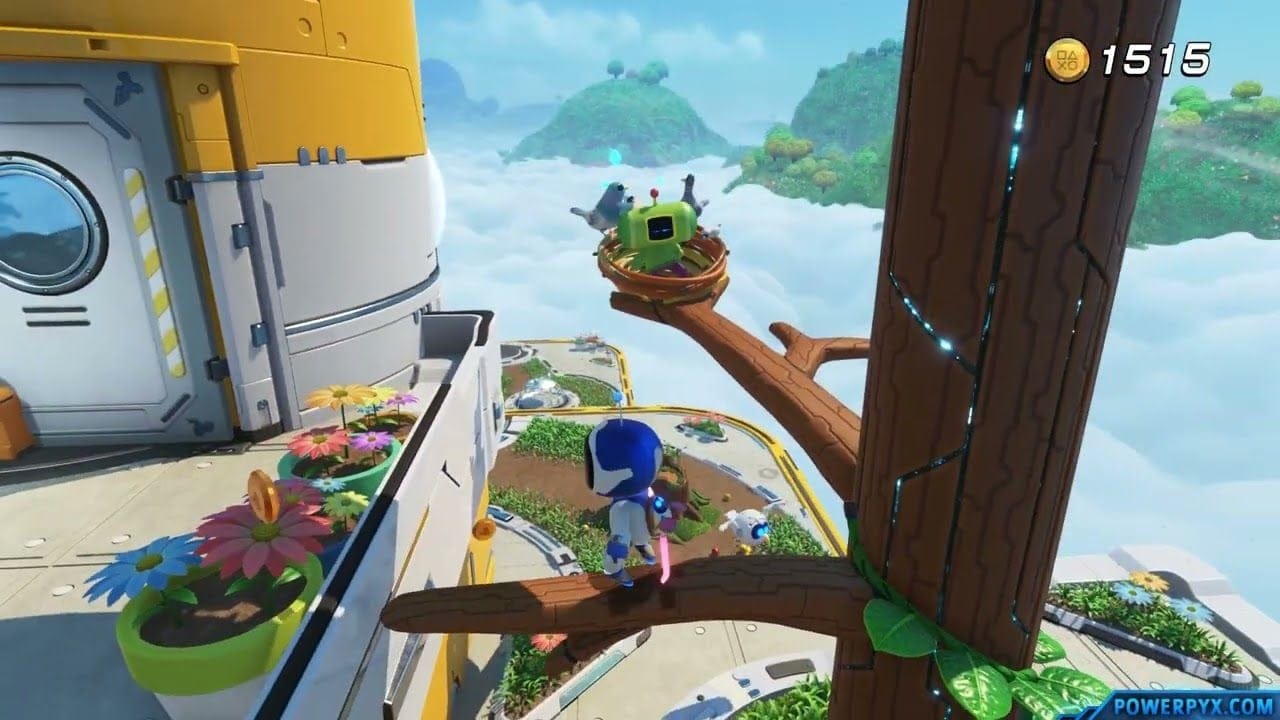The height and width of the screenshot is (720, 1280).
Task: Click the POWERPYX.COM watermark banner
Action: [x=1201, y=705]
